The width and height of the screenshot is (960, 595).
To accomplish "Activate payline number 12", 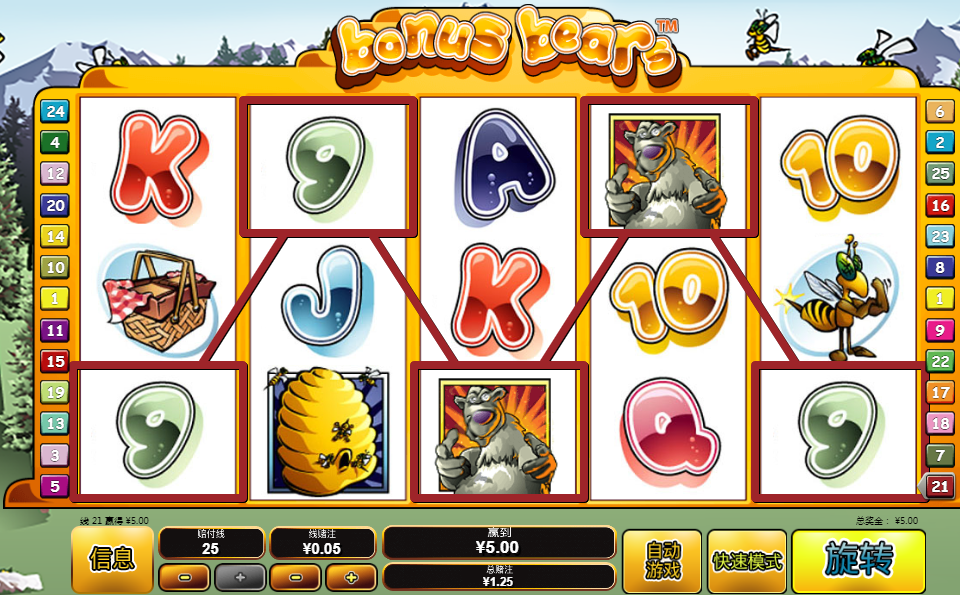I will pyautogui.click(x=54, y=174).
